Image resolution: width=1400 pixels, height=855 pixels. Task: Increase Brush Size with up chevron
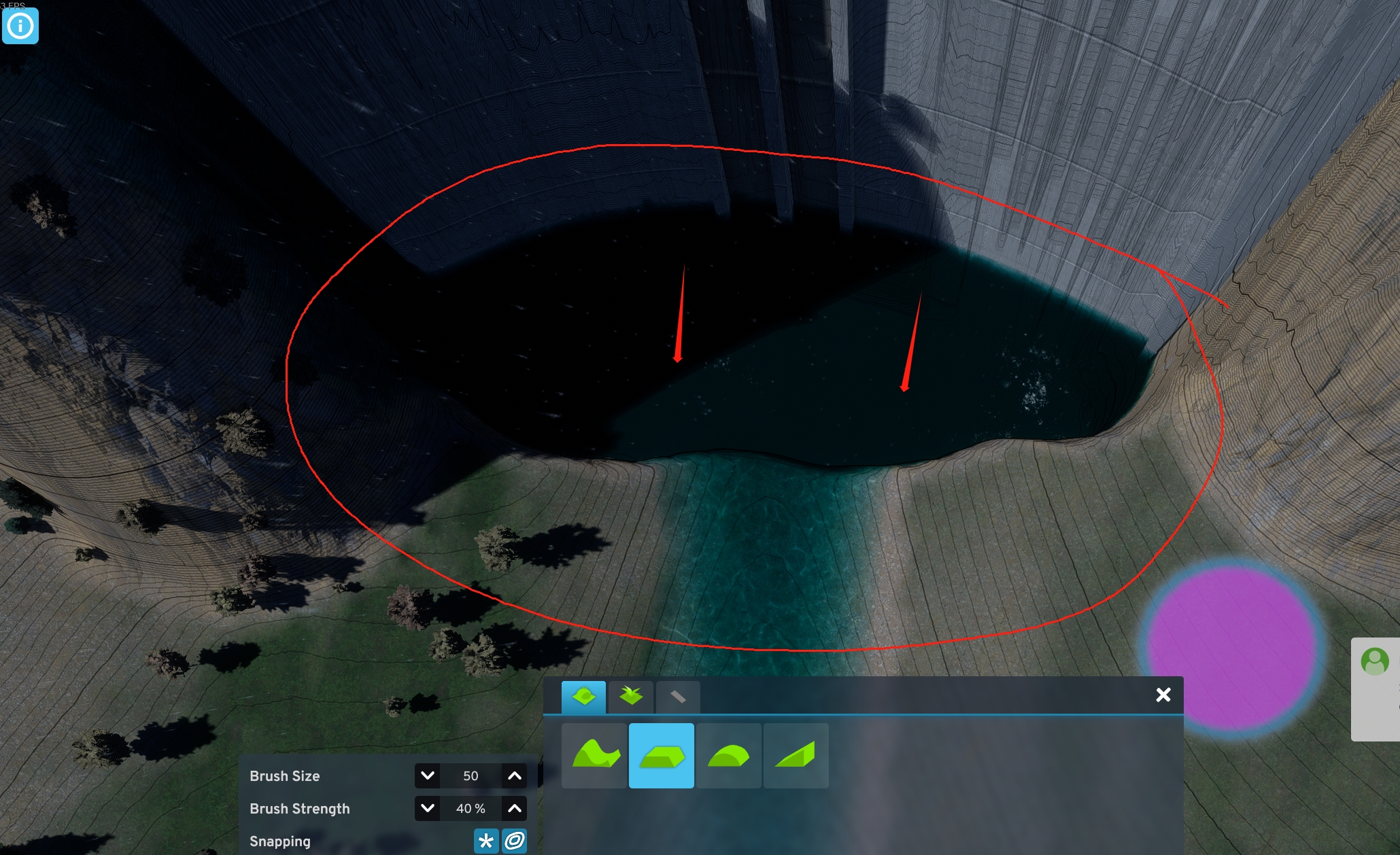point(515,775)
